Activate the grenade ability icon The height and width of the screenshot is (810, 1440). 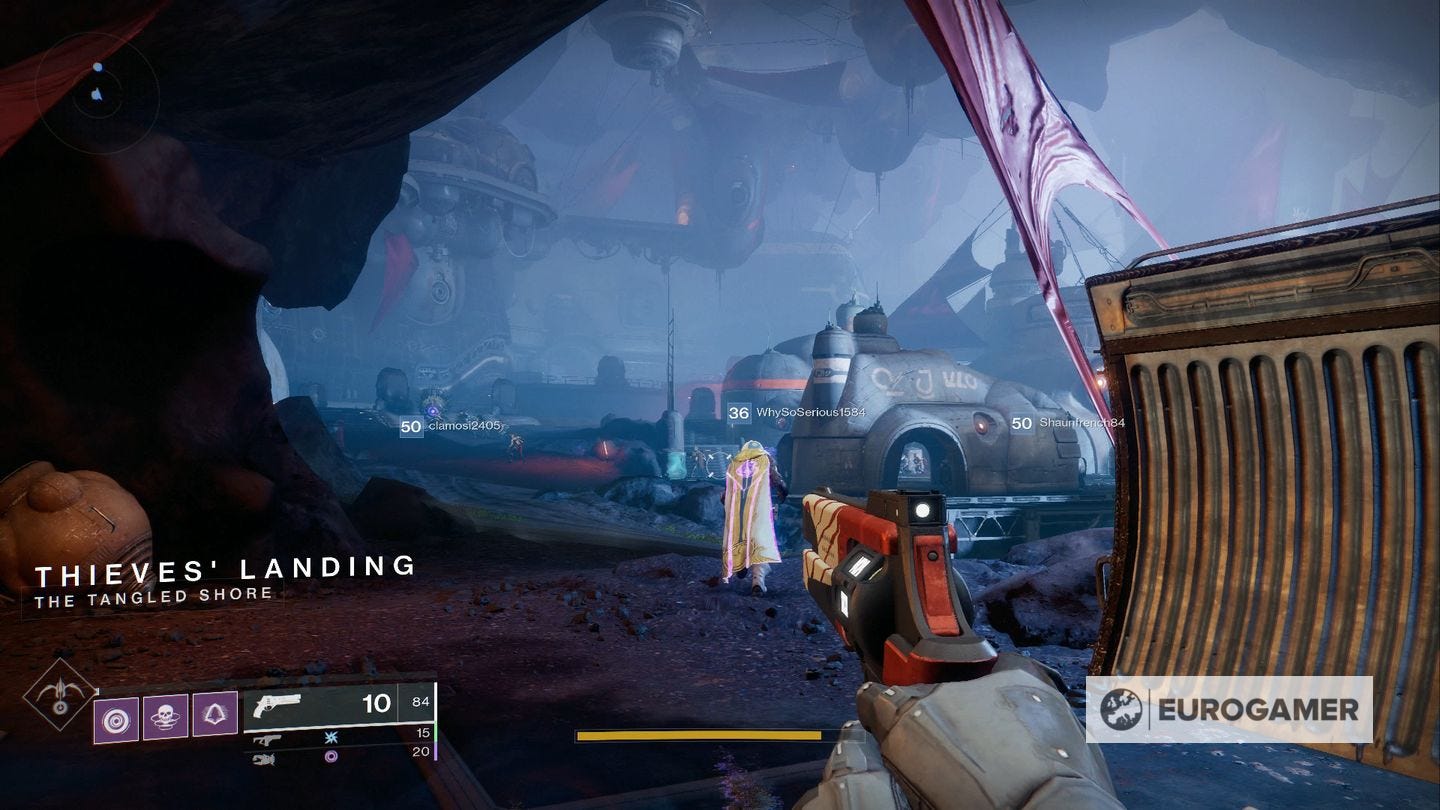117,717
